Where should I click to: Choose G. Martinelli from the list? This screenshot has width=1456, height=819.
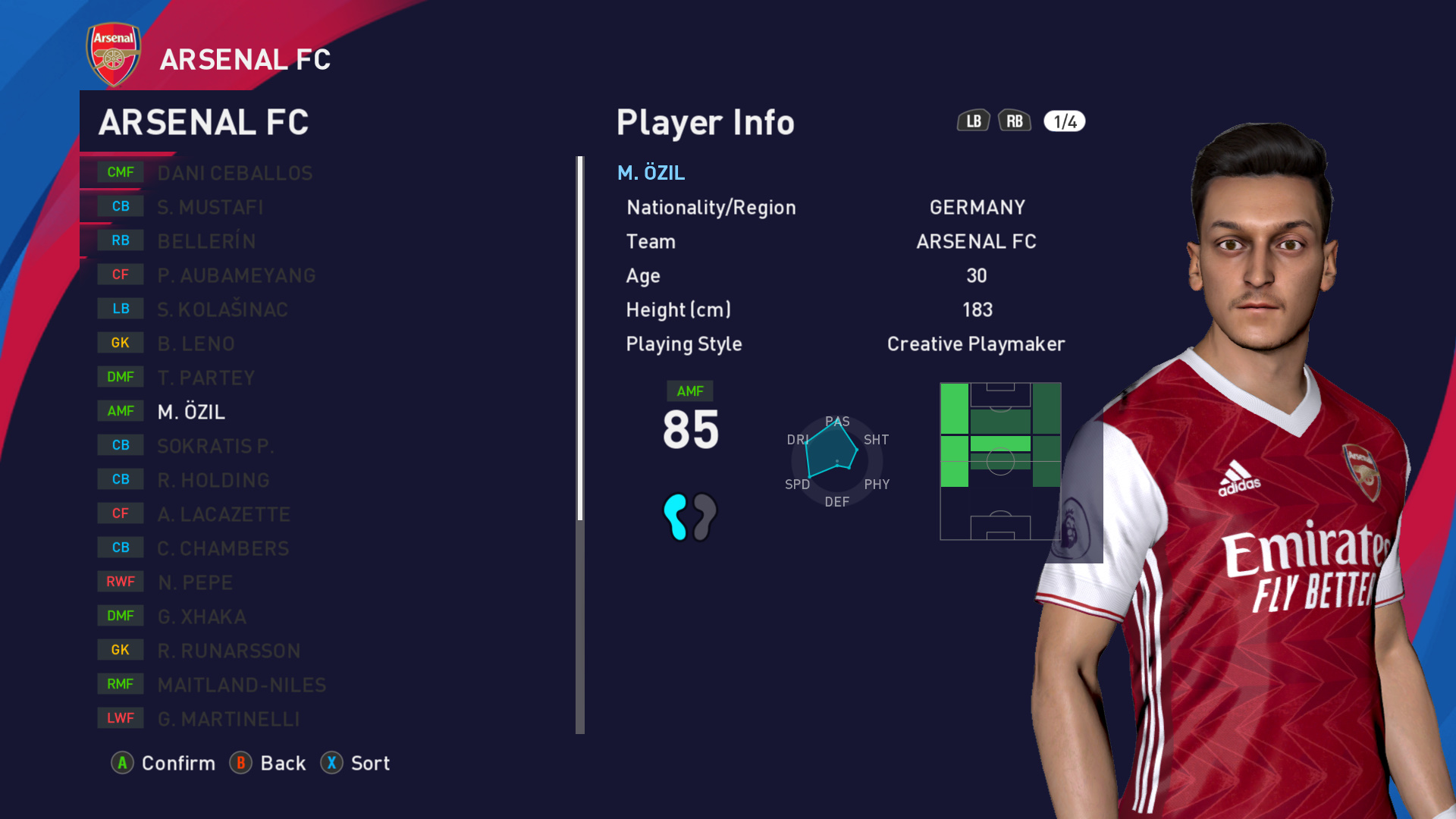228,719
